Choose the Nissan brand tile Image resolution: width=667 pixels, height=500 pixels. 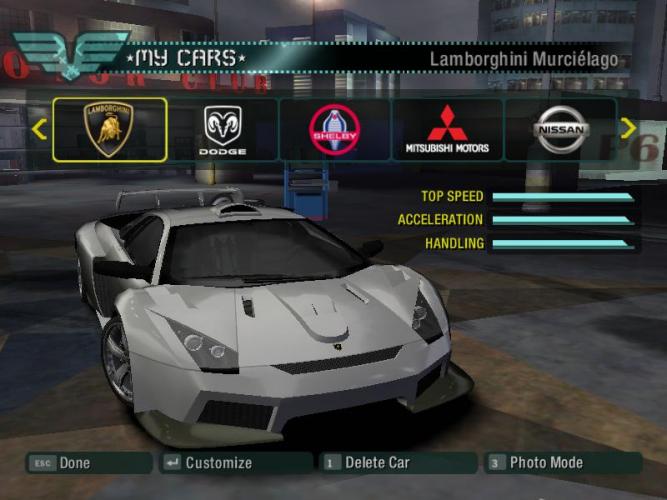pyautogui.click(x=559, y=129)
